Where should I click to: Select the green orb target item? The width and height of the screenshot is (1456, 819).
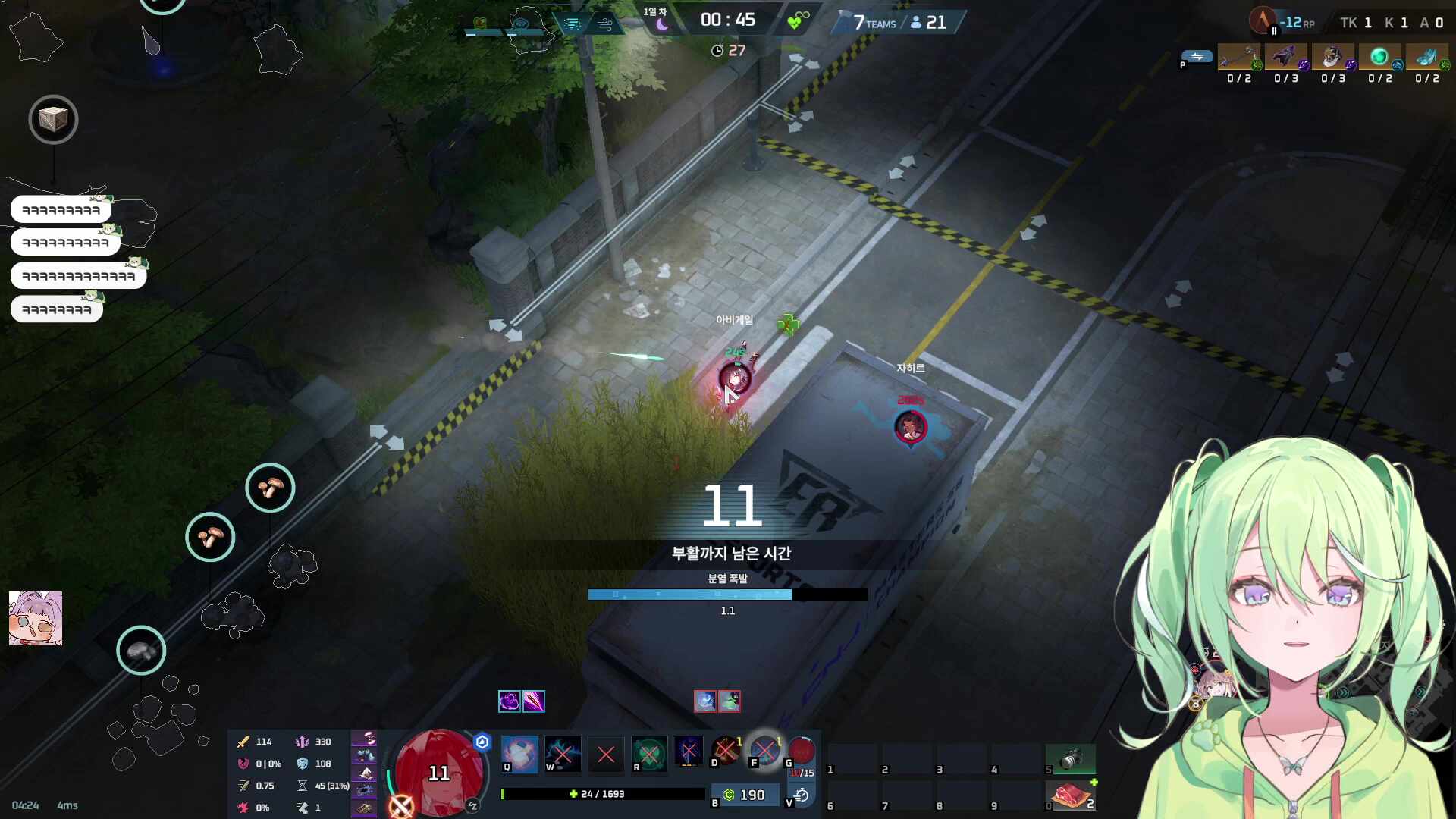[1380, 57]
